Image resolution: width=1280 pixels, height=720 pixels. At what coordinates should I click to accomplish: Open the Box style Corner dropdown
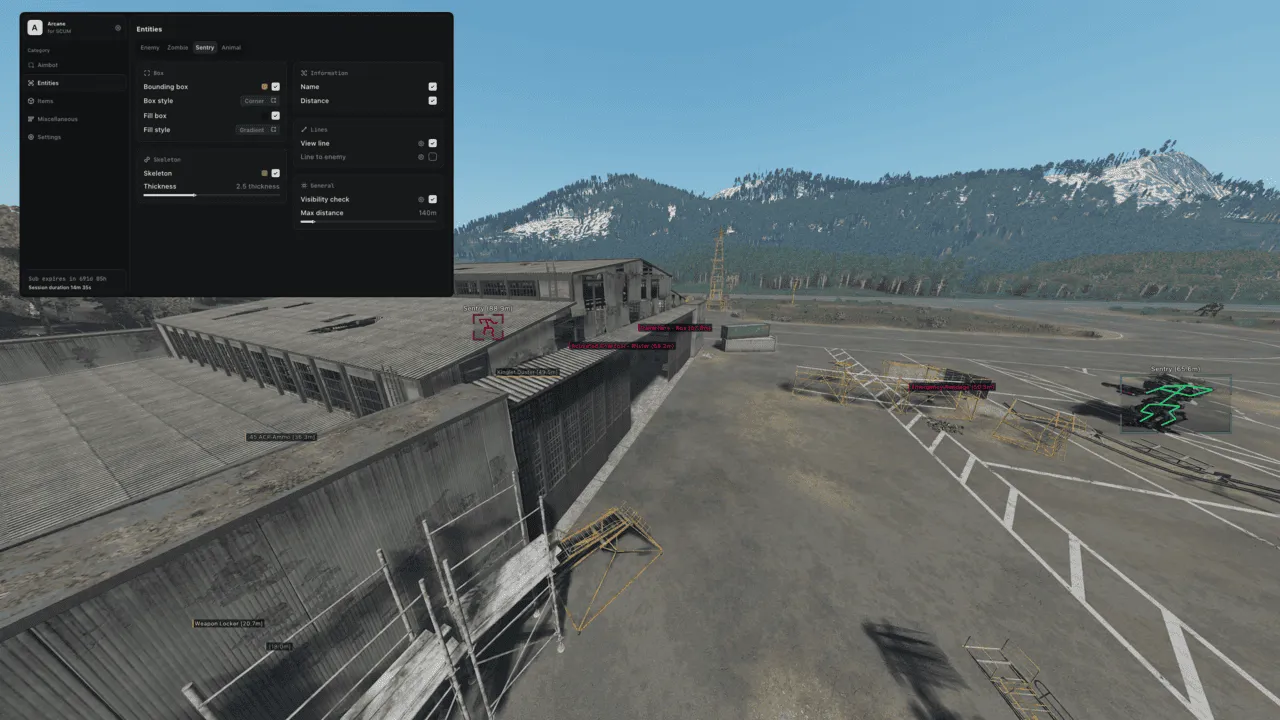(x=258, y=100)
